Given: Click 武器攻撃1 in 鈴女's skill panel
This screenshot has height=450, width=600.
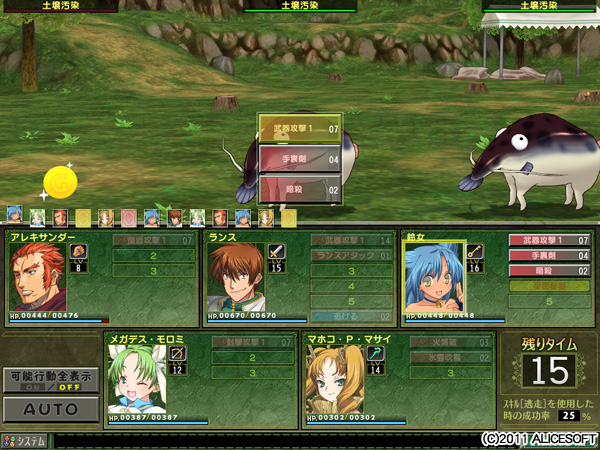Looking at the screenshot, I should [x=550, y=240].
